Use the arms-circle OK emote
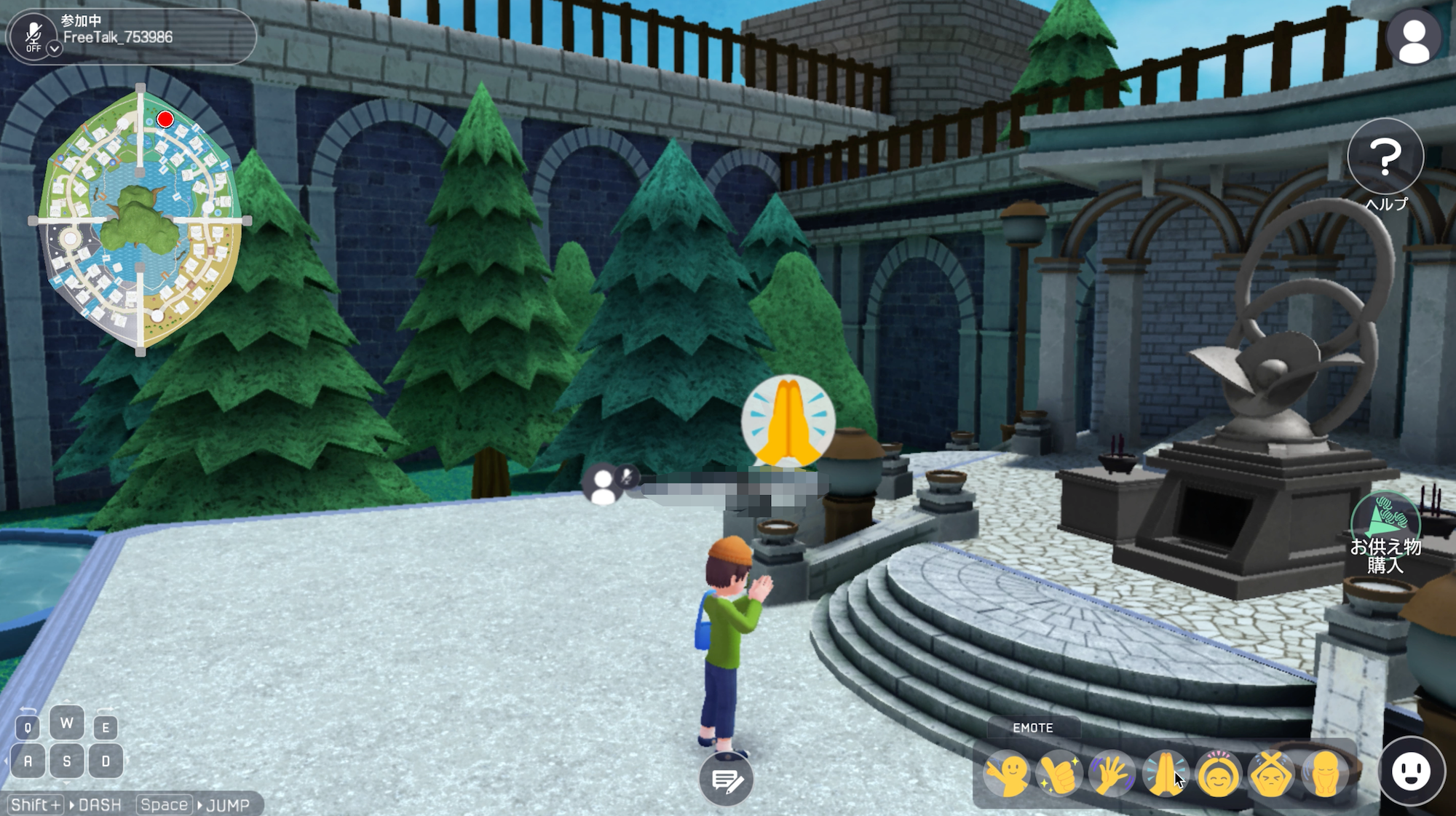 coord(1218,774)
